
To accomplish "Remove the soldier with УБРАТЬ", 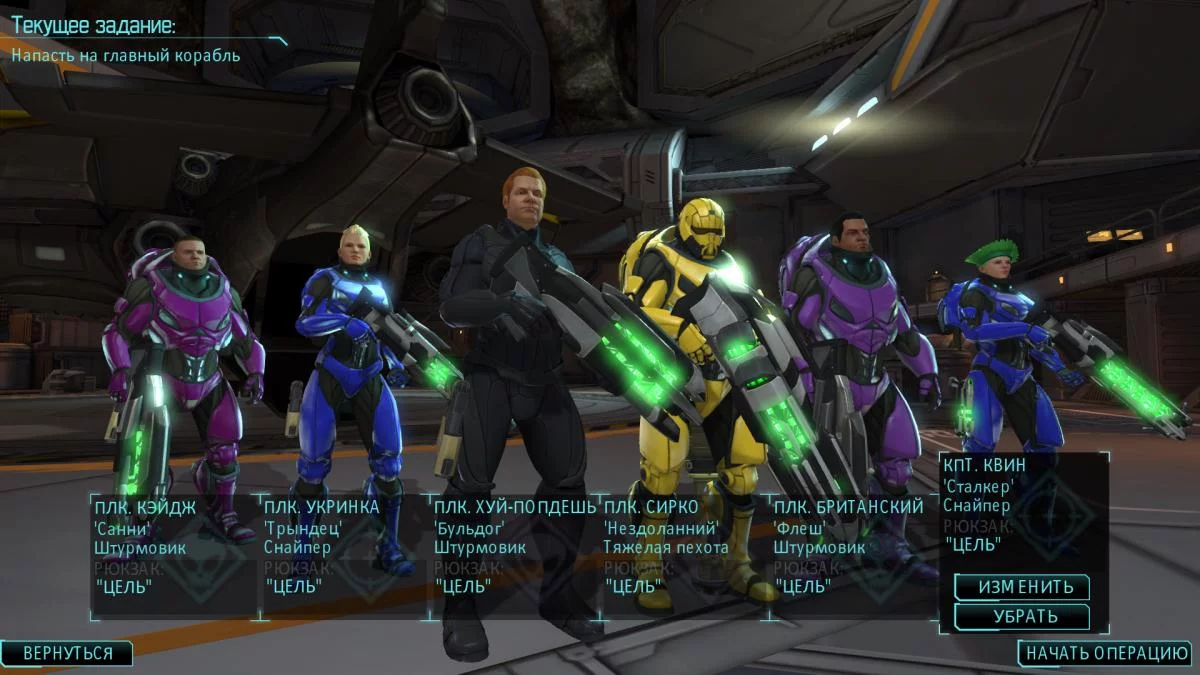I will (x=1020, y=616).
